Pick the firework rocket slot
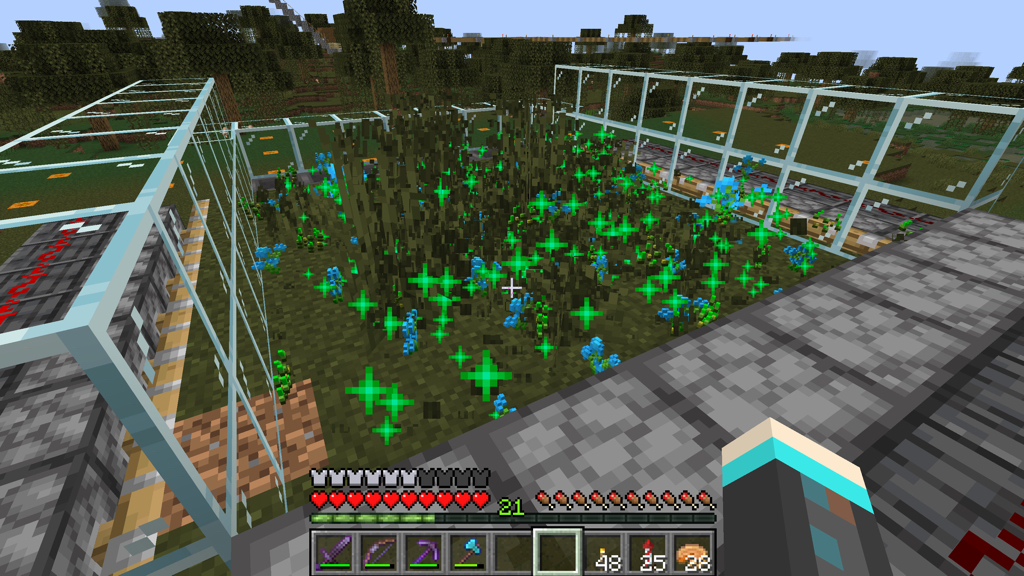Image resolution: width=1024 pixels, height=576 pixels. pyautogui.click(x=648, y=551)
